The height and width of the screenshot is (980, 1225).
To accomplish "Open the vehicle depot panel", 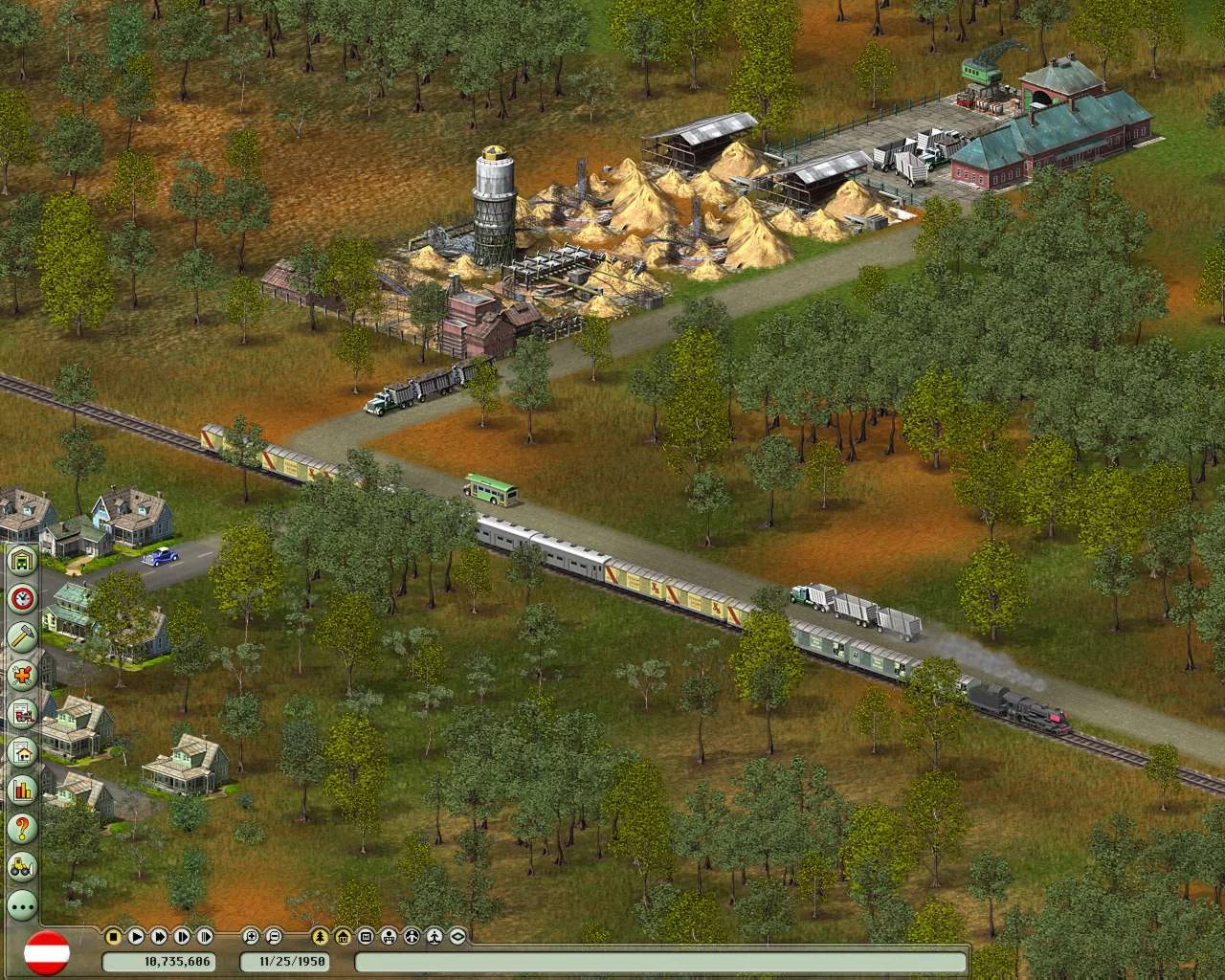I will point(21,560).
